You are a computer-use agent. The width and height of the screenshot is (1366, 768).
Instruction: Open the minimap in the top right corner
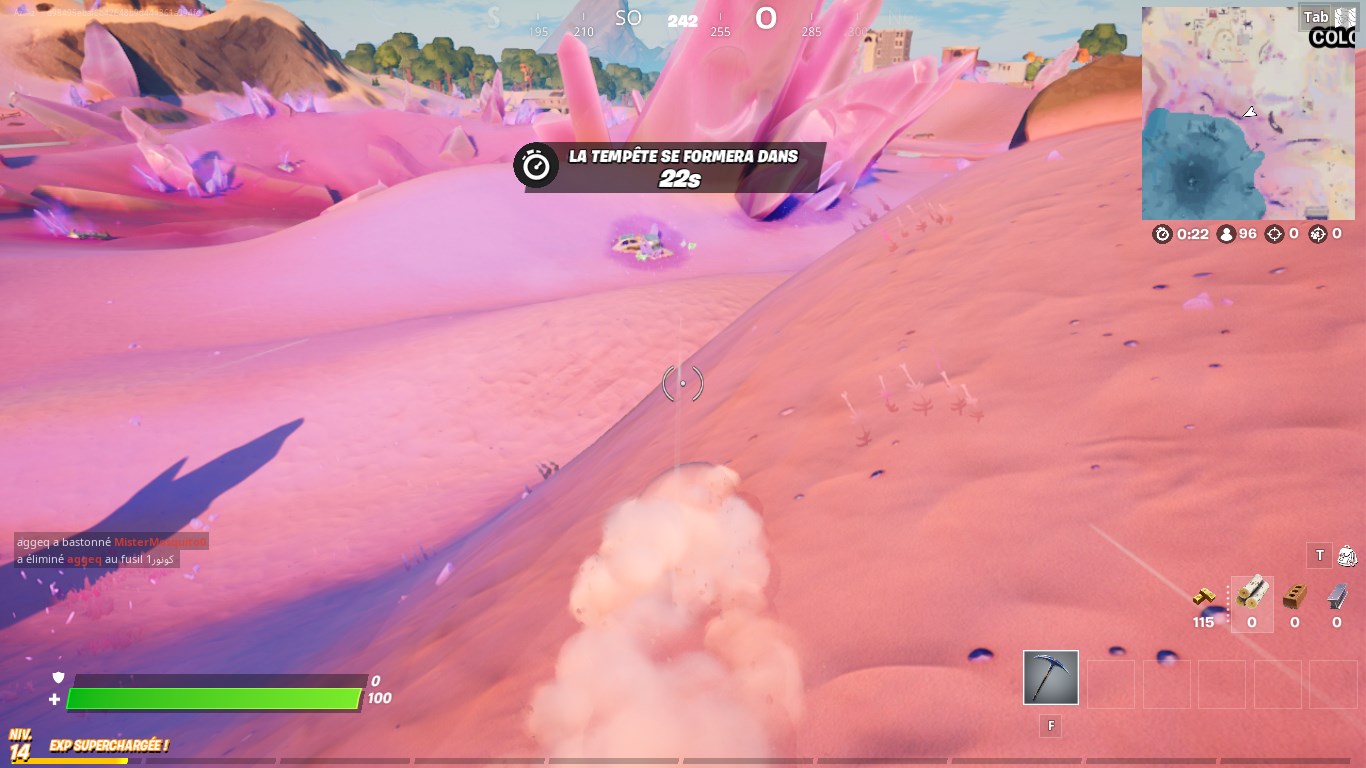click(1247, 112)
